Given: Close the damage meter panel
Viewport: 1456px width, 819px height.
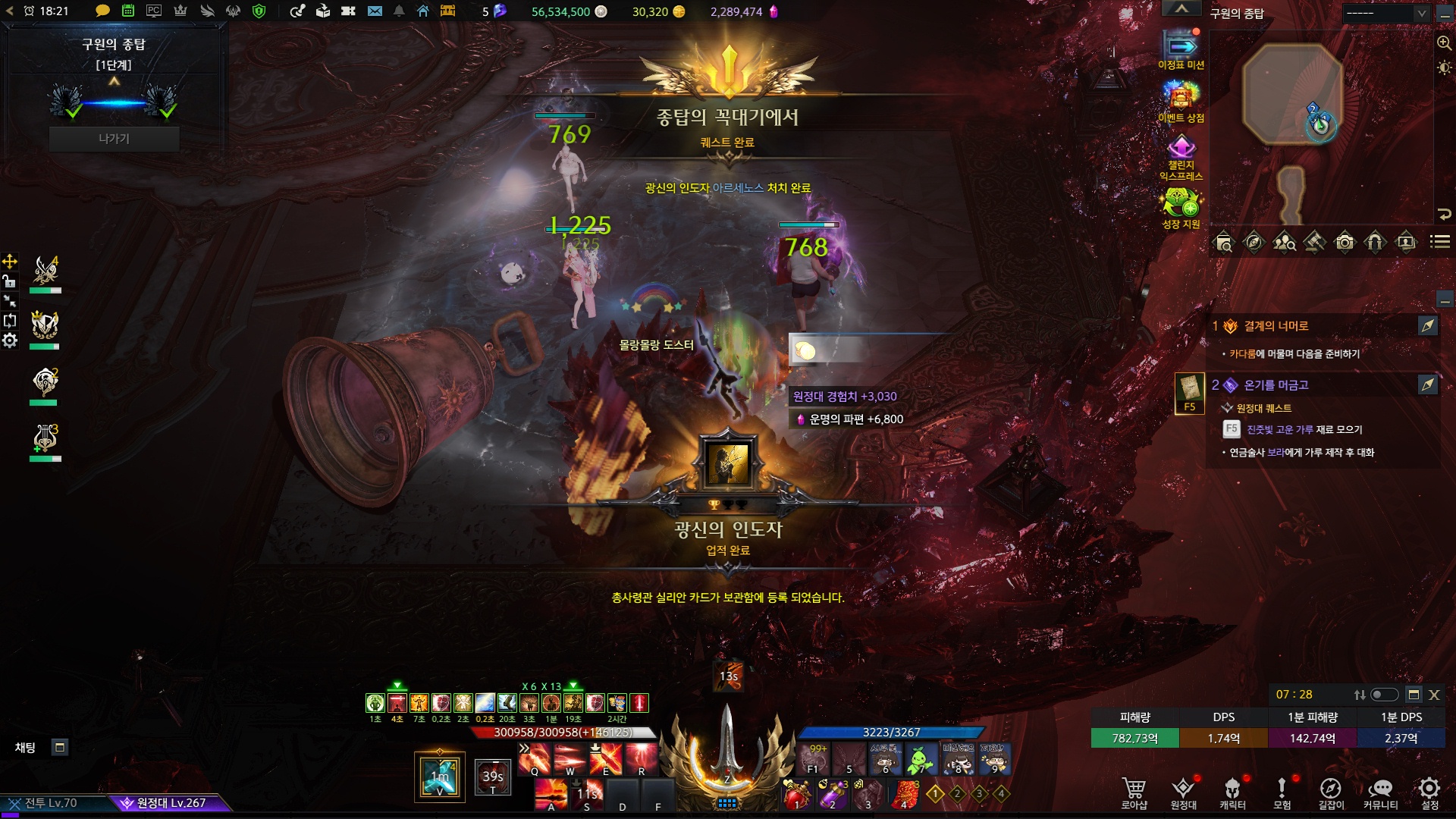Looking at the screenshot, I should tap(1434, 695).
